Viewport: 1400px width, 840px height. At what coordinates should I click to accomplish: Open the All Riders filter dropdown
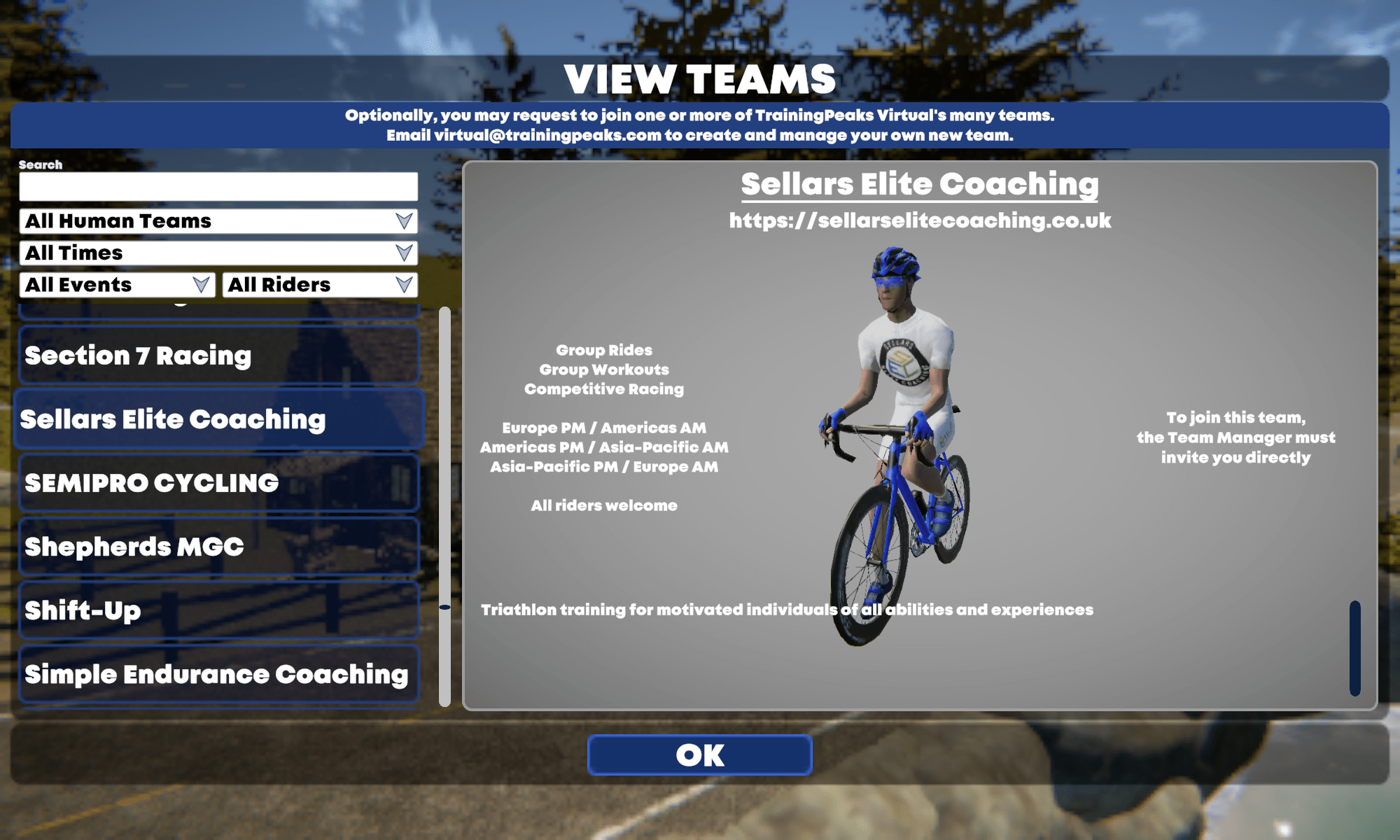[x=320, y=285]
